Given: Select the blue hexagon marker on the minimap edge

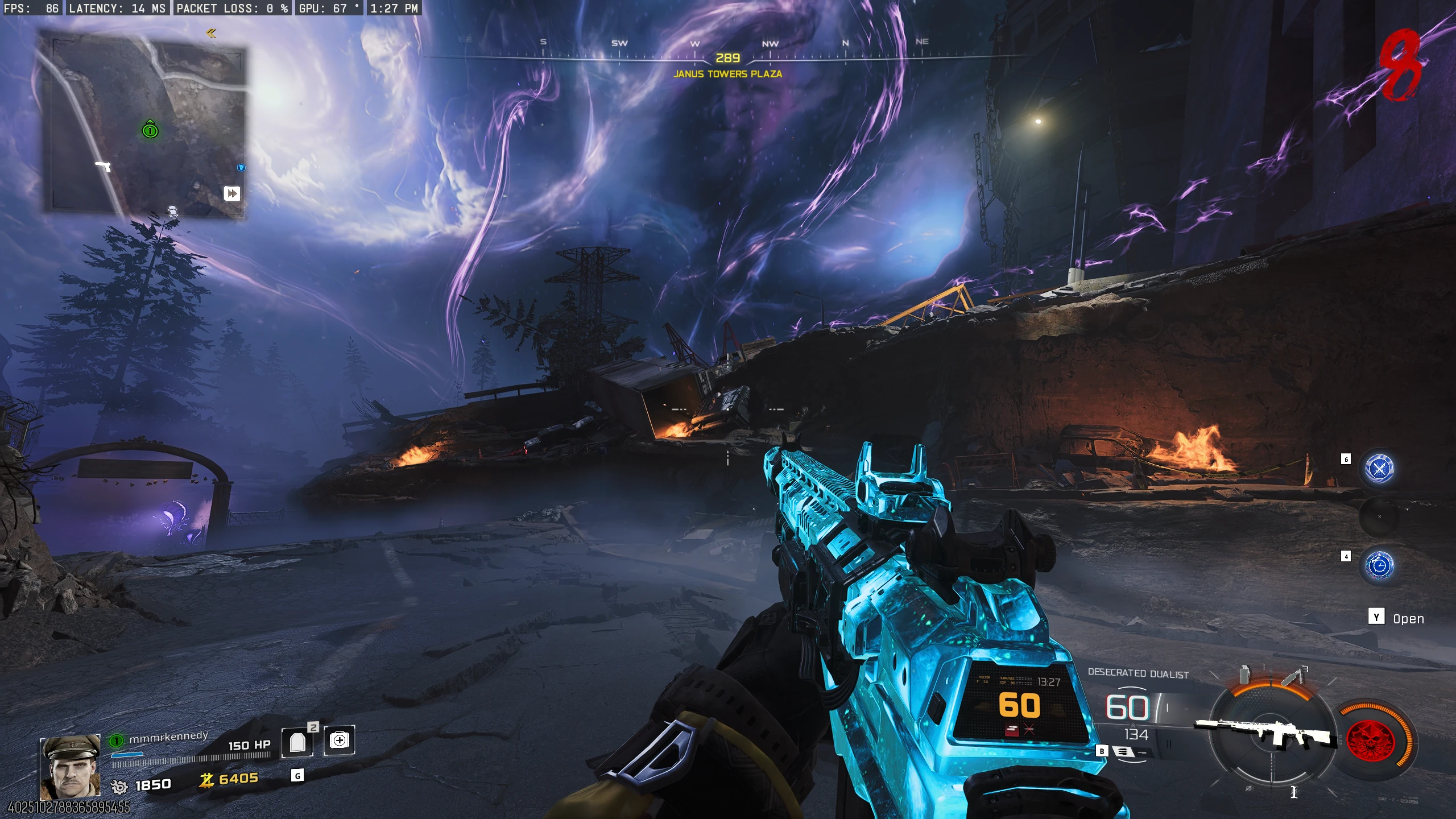Looking at the screenshot, I should [x=241, y=167].
